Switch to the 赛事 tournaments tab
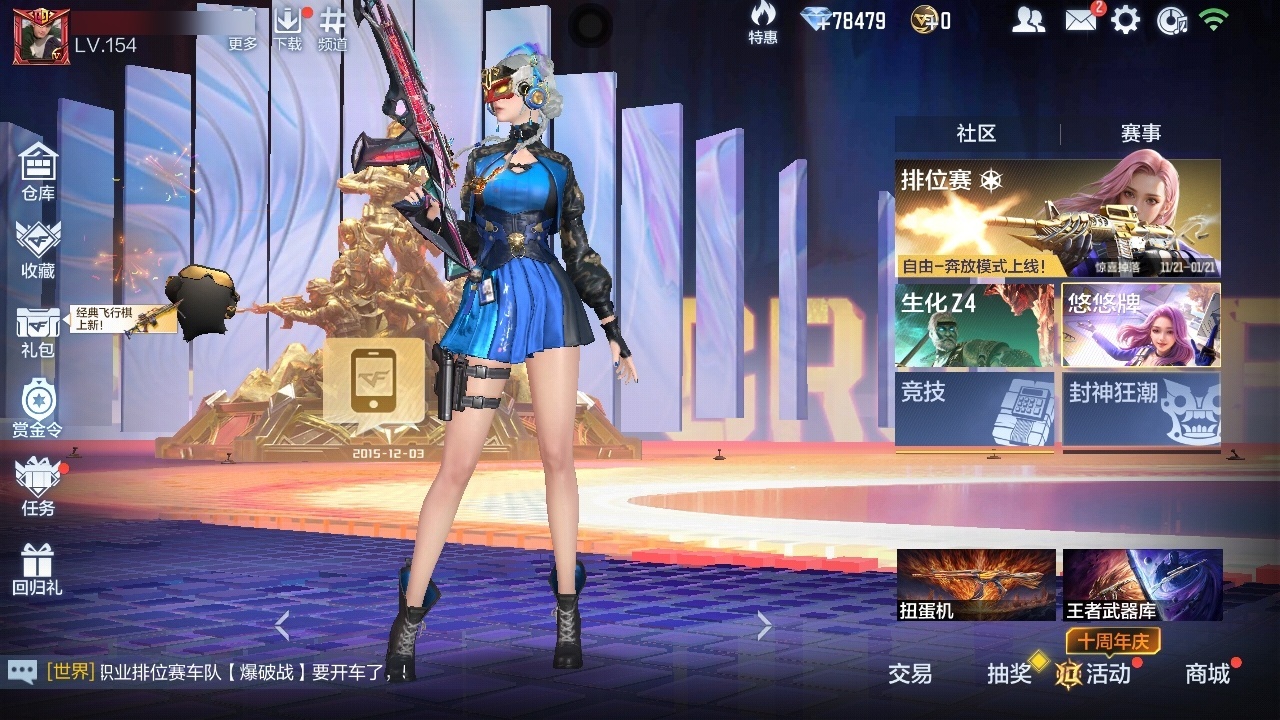Screen dimensions: 1280x720 click(x=1140, y=134)
